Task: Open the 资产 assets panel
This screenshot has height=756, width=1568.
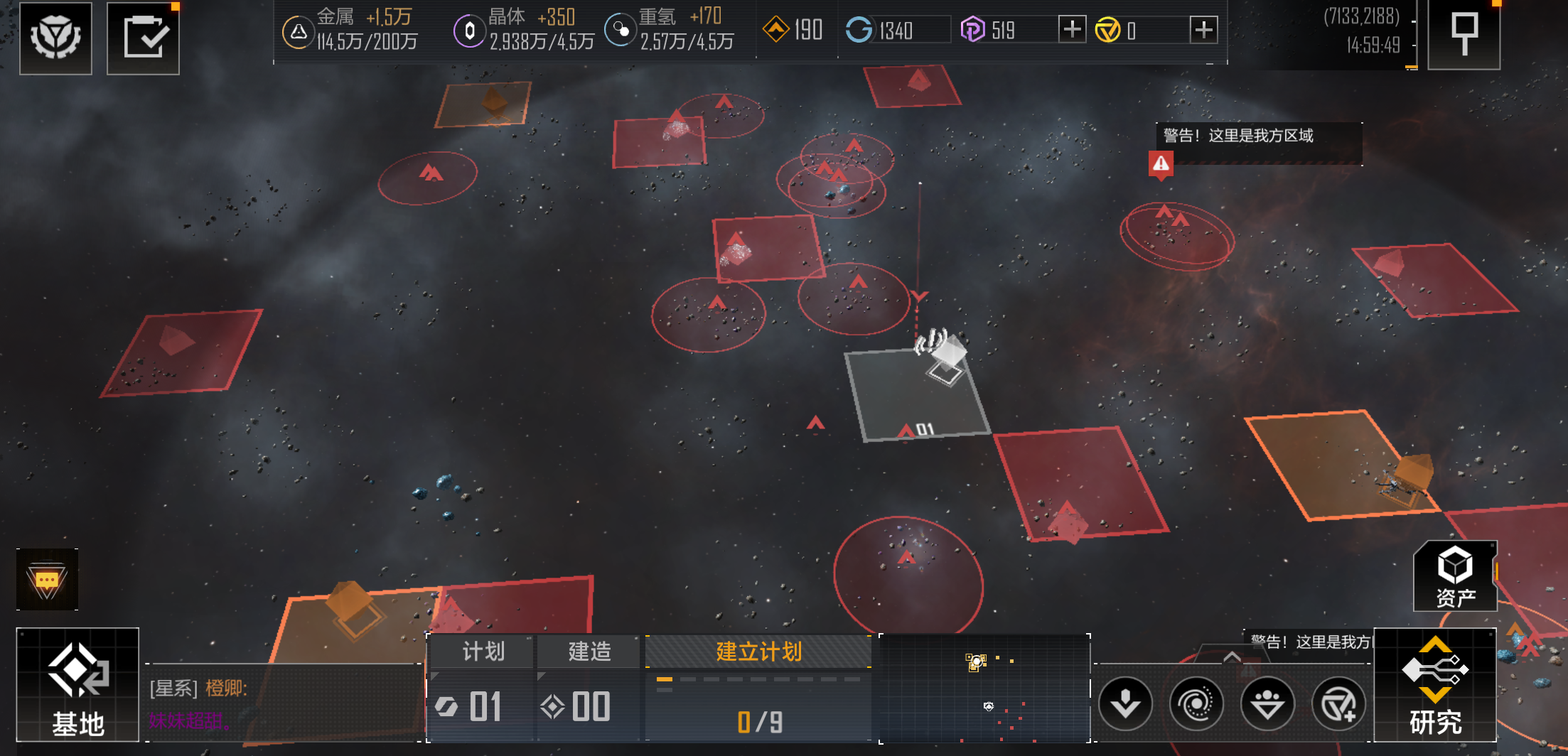Action: pyautogui.click(x=1455, y=576)
